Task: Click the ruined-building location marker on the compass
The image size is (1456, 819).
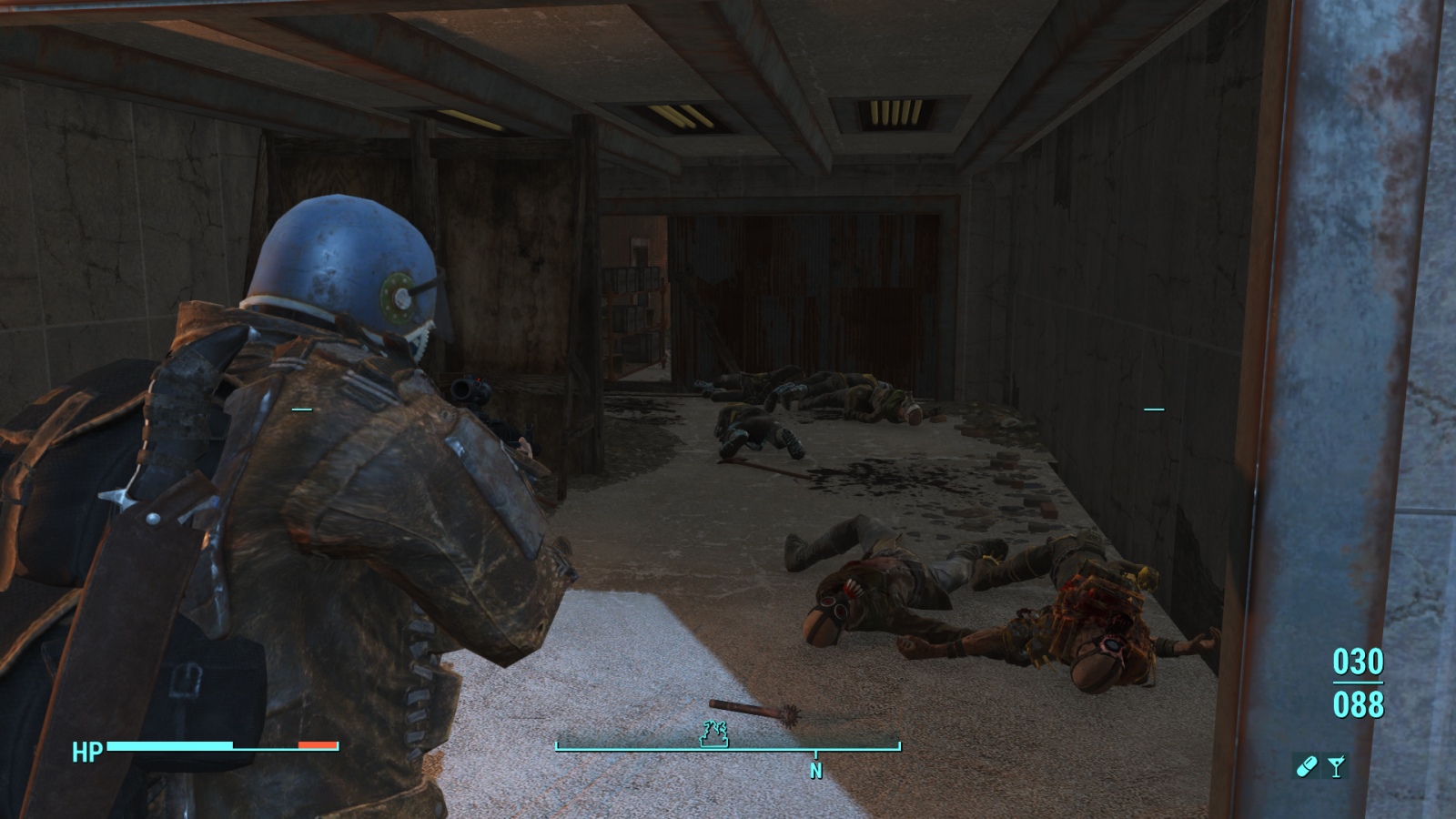Action: [713, 733]
